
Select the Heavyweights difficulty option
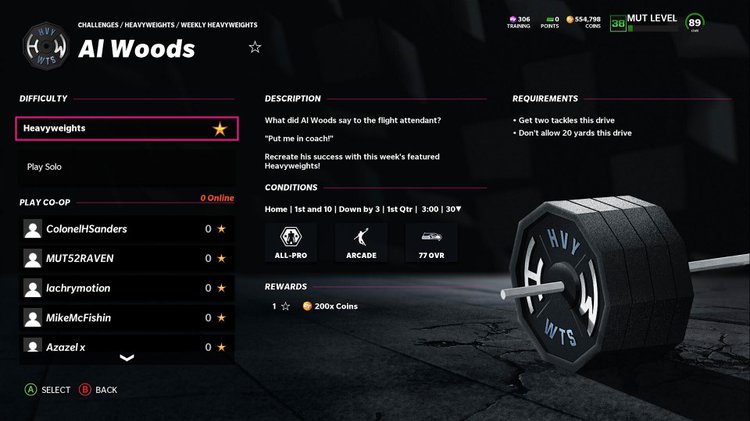(x=127, y=129)
